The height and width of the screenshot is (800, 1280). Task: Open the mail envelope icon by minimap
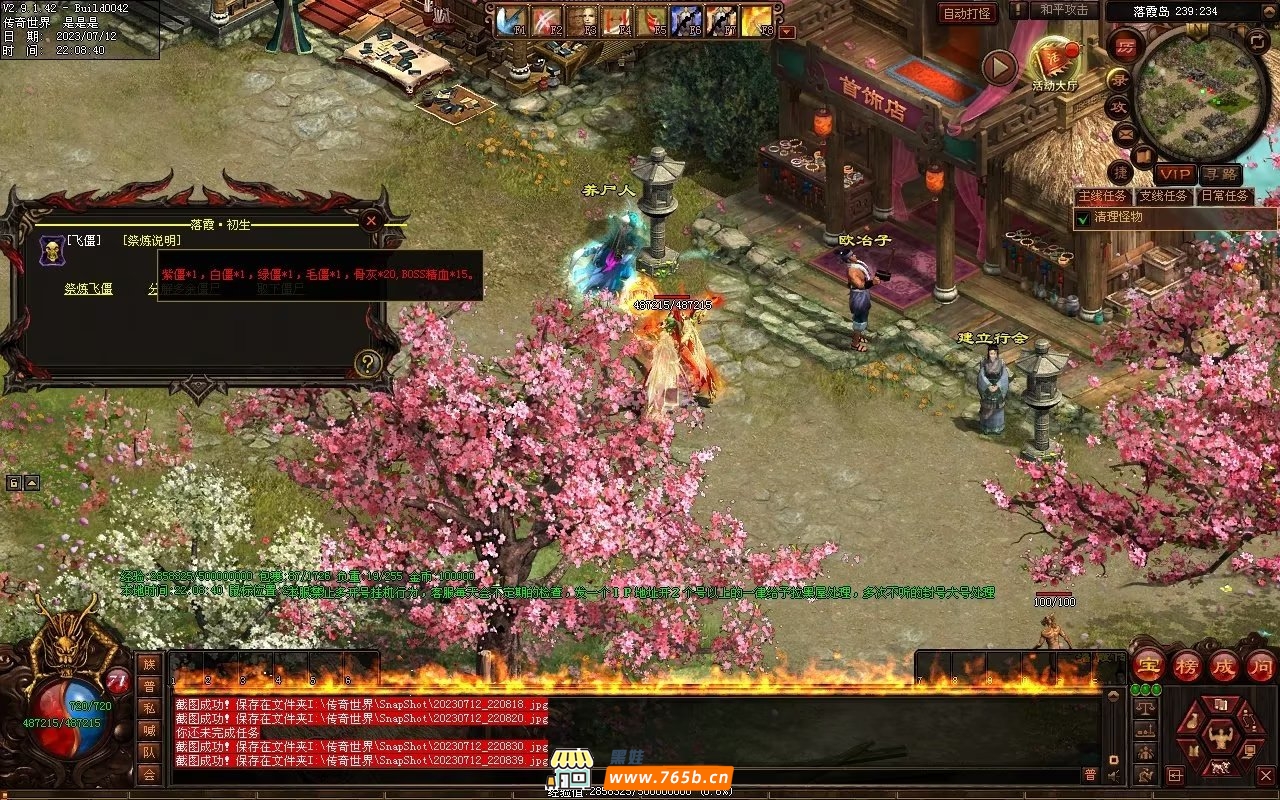pyautogui.click(x=1124, y=133)
